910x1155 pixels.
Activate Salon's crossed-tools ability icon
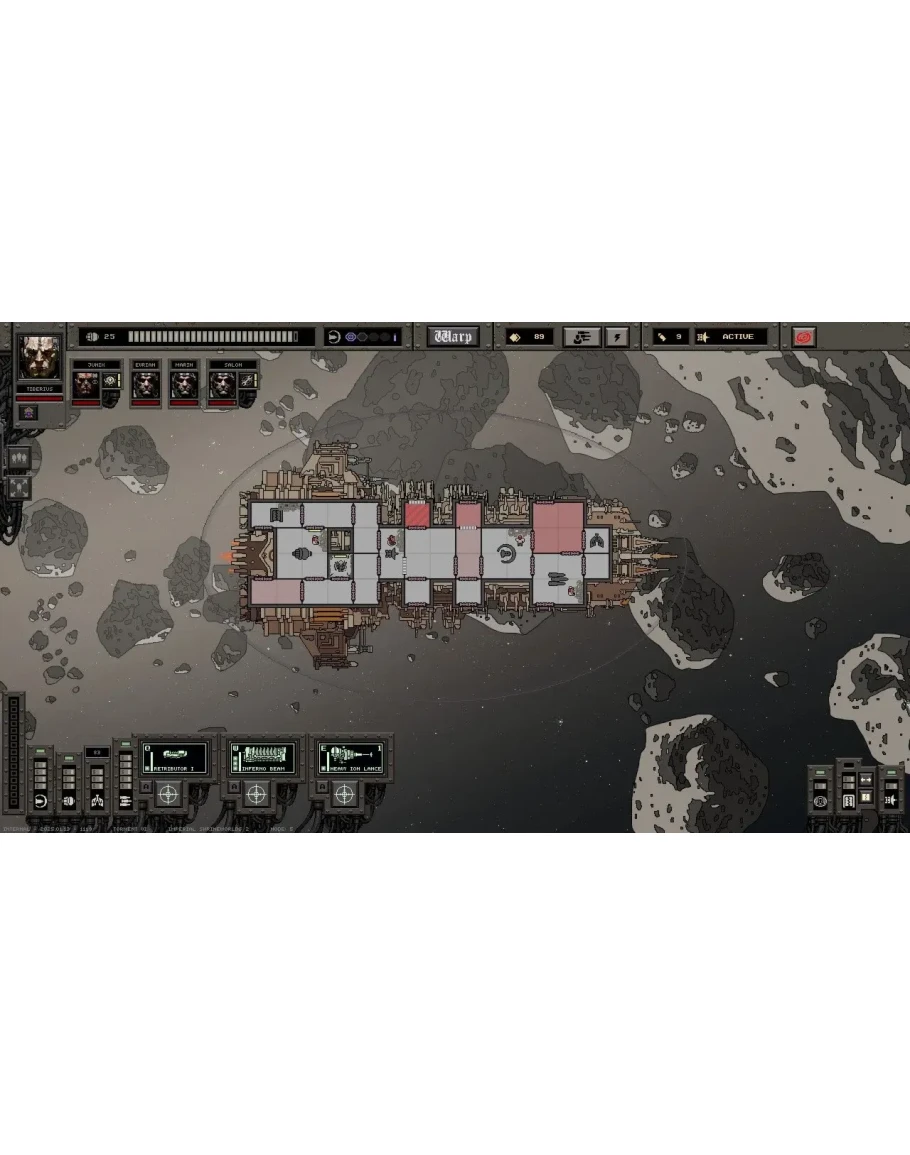click(246, 381)
